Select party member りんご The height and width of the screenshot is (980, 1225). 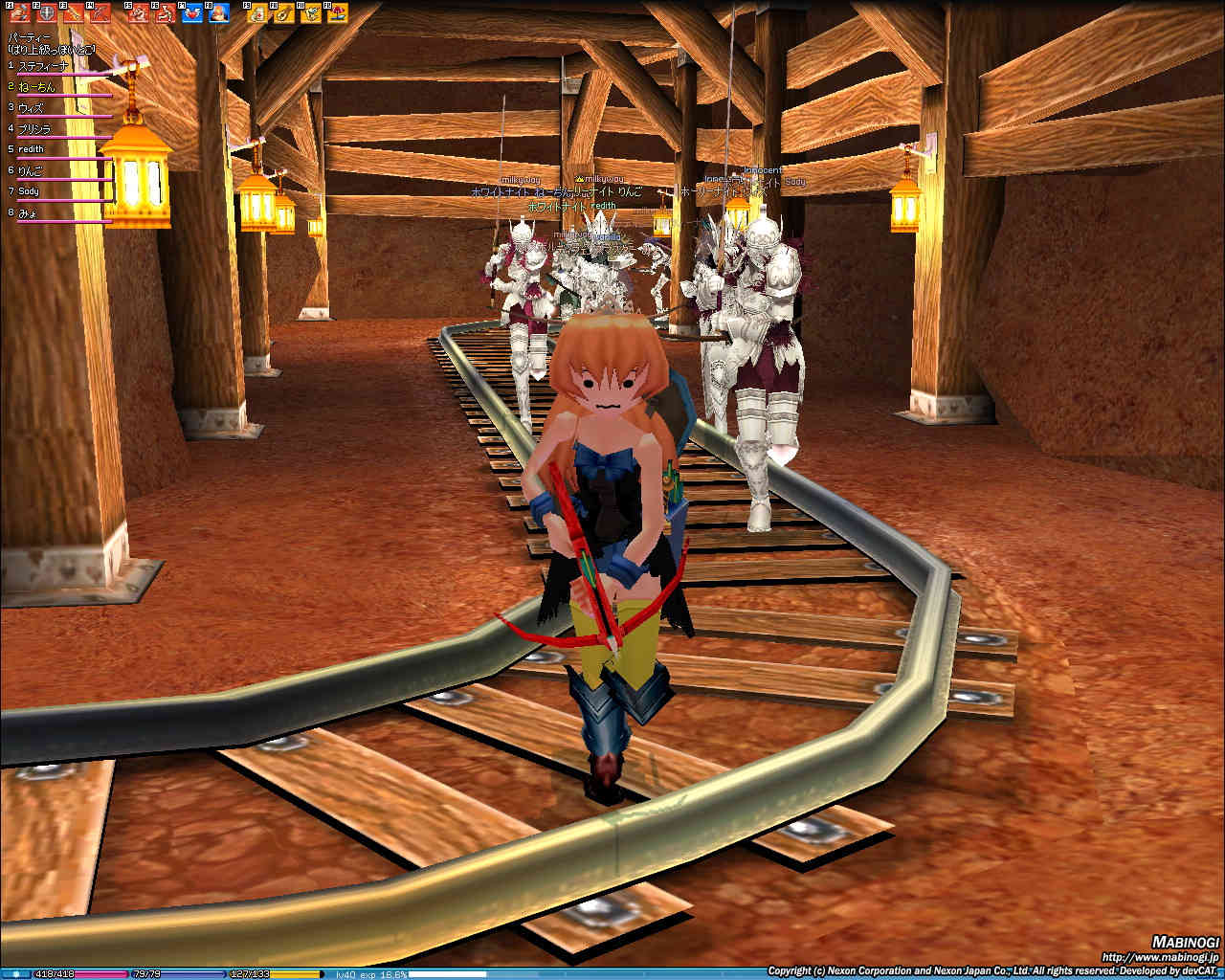(33, 170)
